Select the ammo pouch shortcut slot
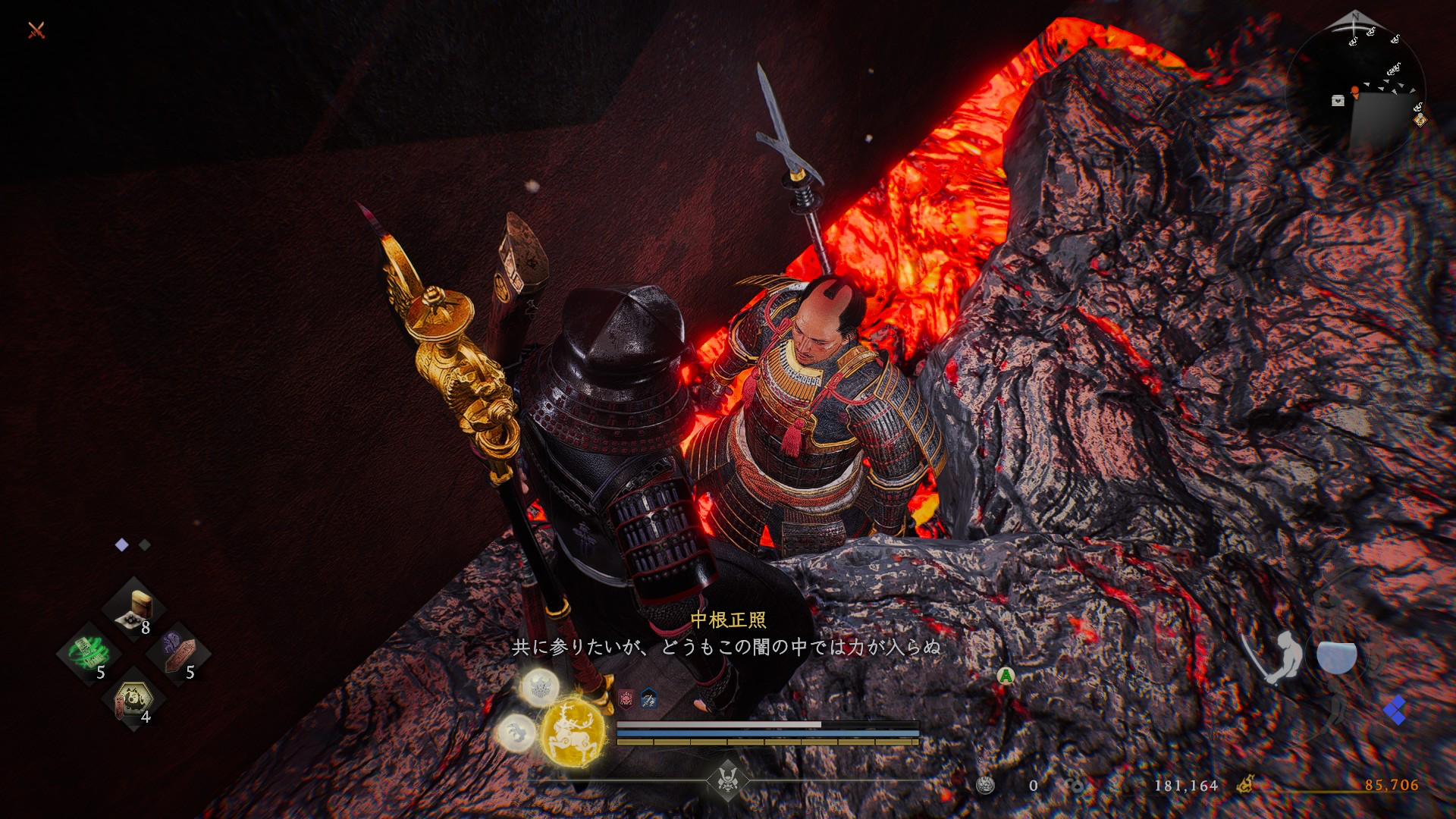Screen dimensions: 1456x819 (x=134, y=610)
